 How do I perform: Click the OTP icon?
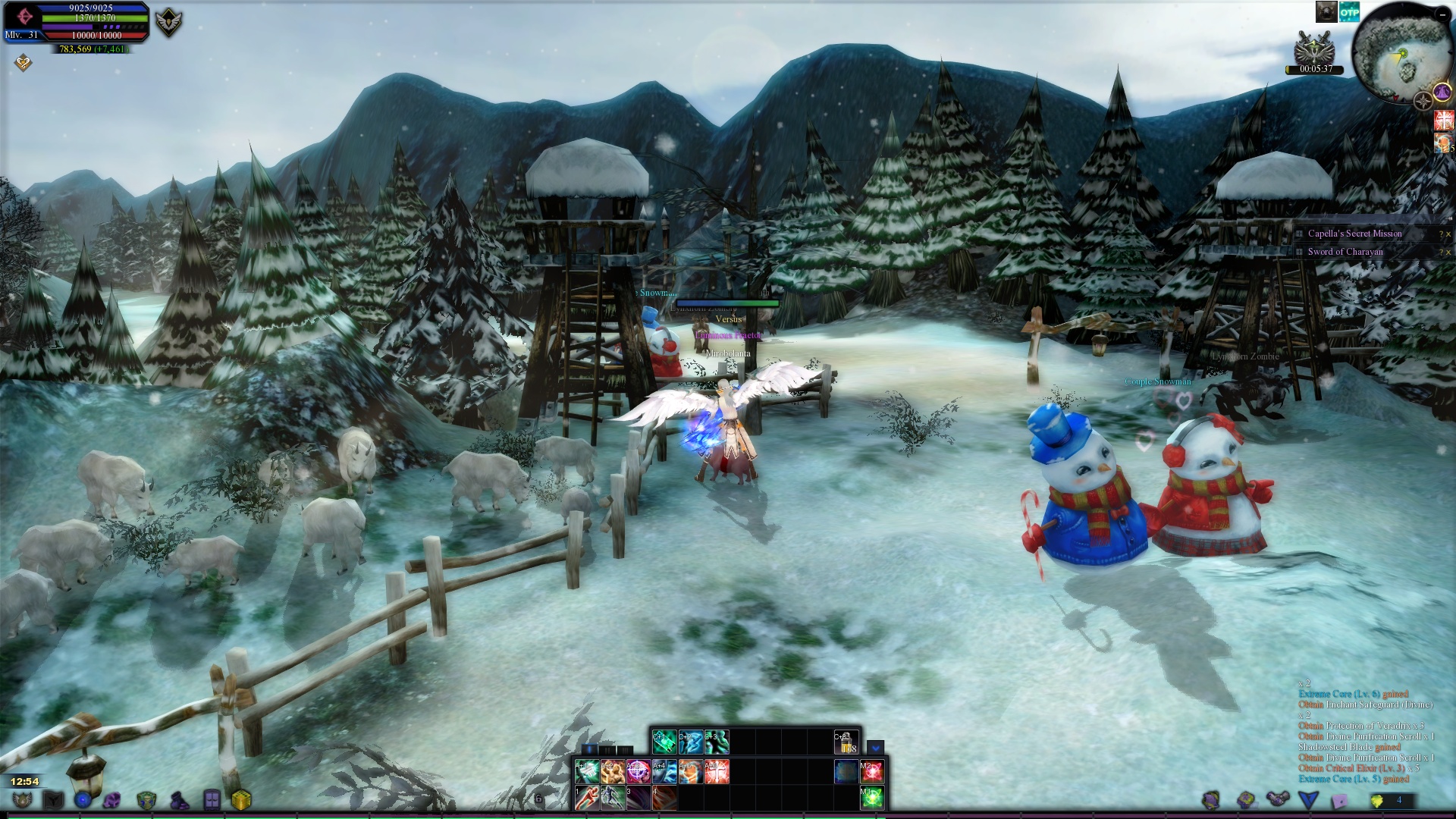(1349, 11)
